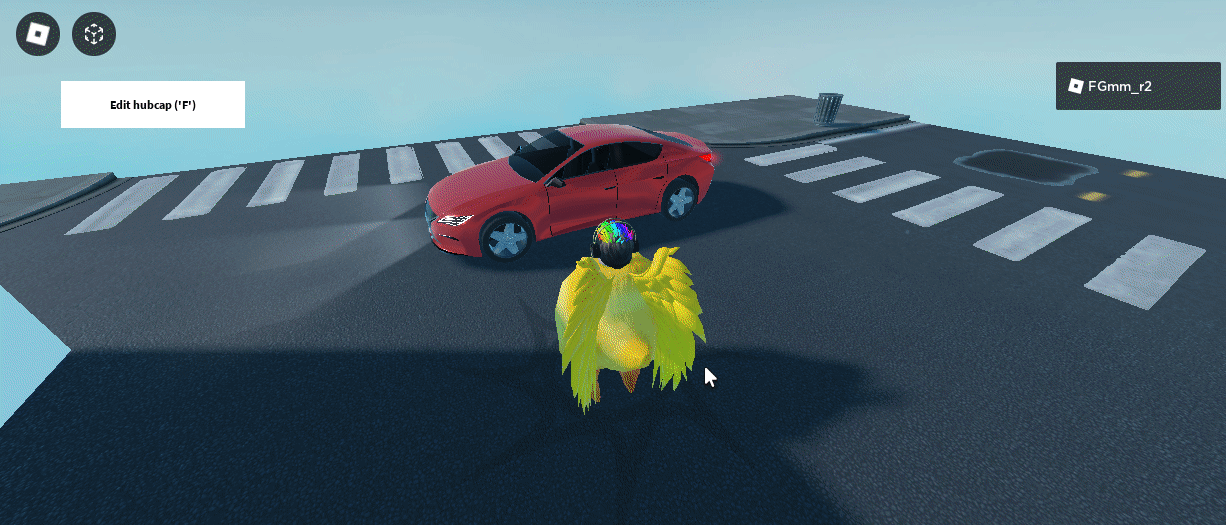Open the cube-shaped menu icon
1226x525 pixels.
[x=94, y=35]
